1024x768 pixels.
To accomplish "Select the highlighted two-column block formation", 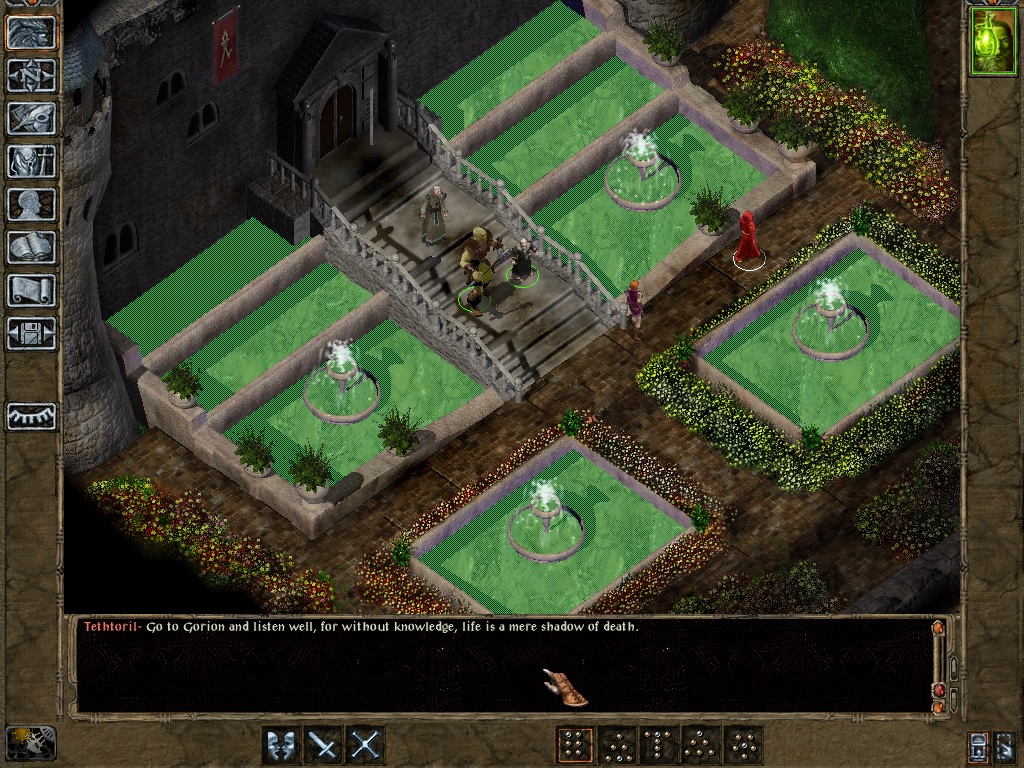I will click(x=574, y=745).
